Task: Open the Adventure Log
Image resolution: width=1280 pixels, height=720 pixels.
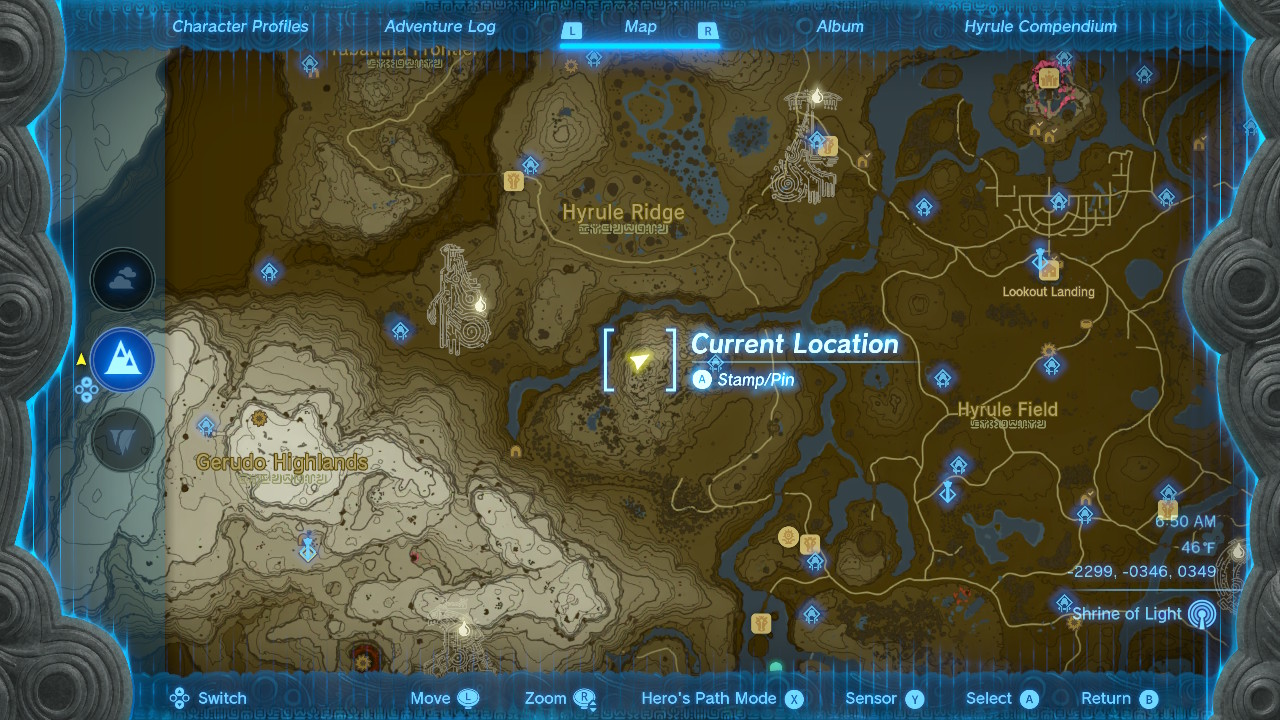Action: click(438, 26)
